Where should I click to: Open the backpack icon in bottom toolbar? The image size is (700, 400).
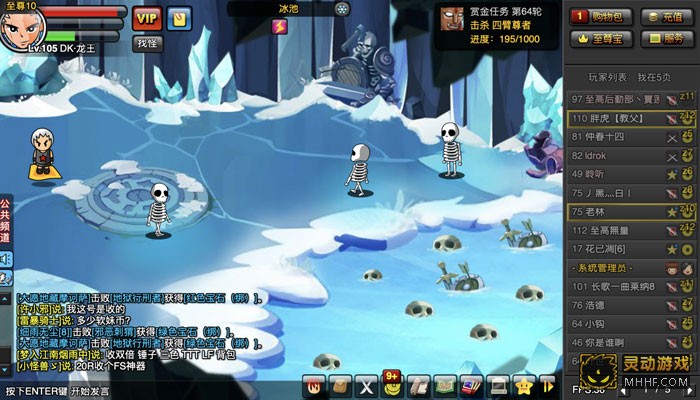(341, 385)
